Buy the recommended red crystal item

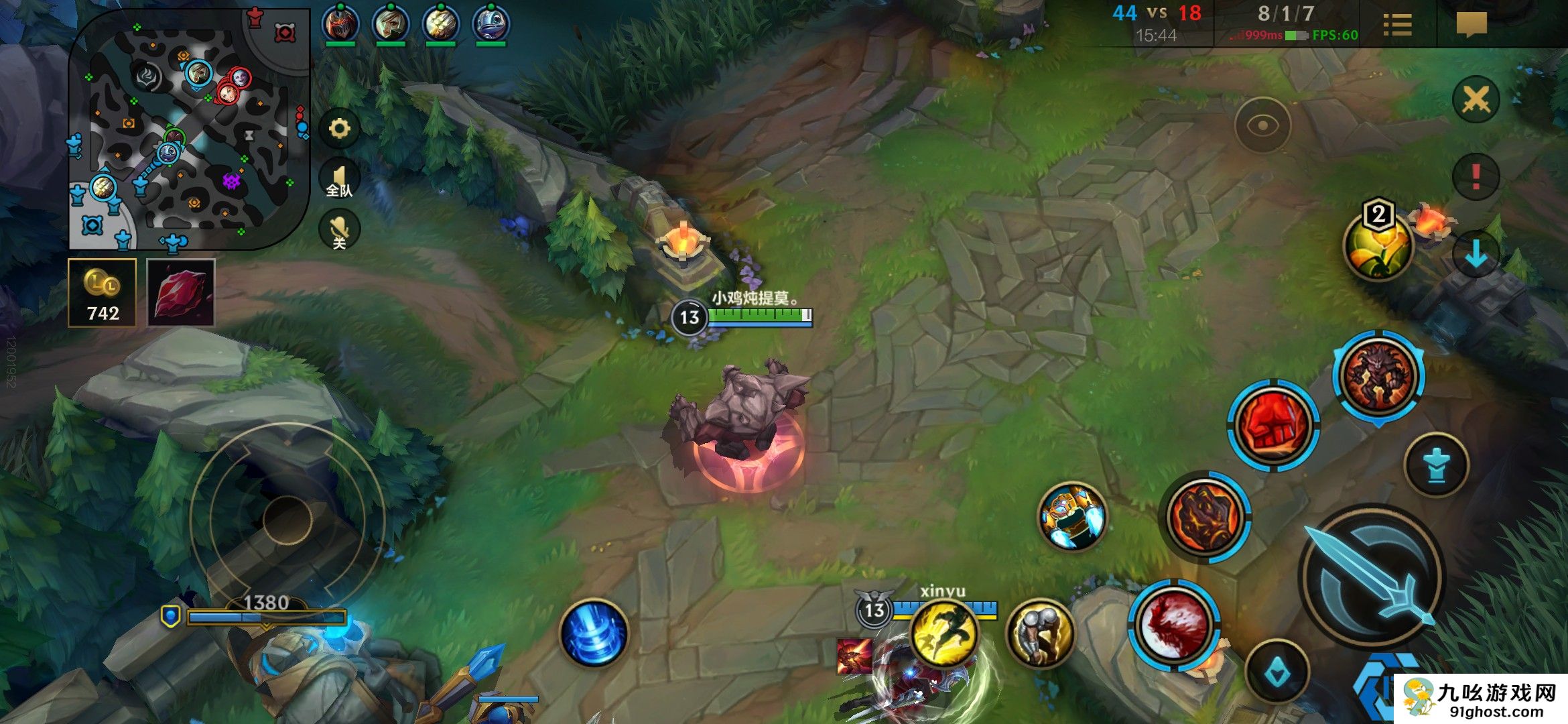coord(180,293)
